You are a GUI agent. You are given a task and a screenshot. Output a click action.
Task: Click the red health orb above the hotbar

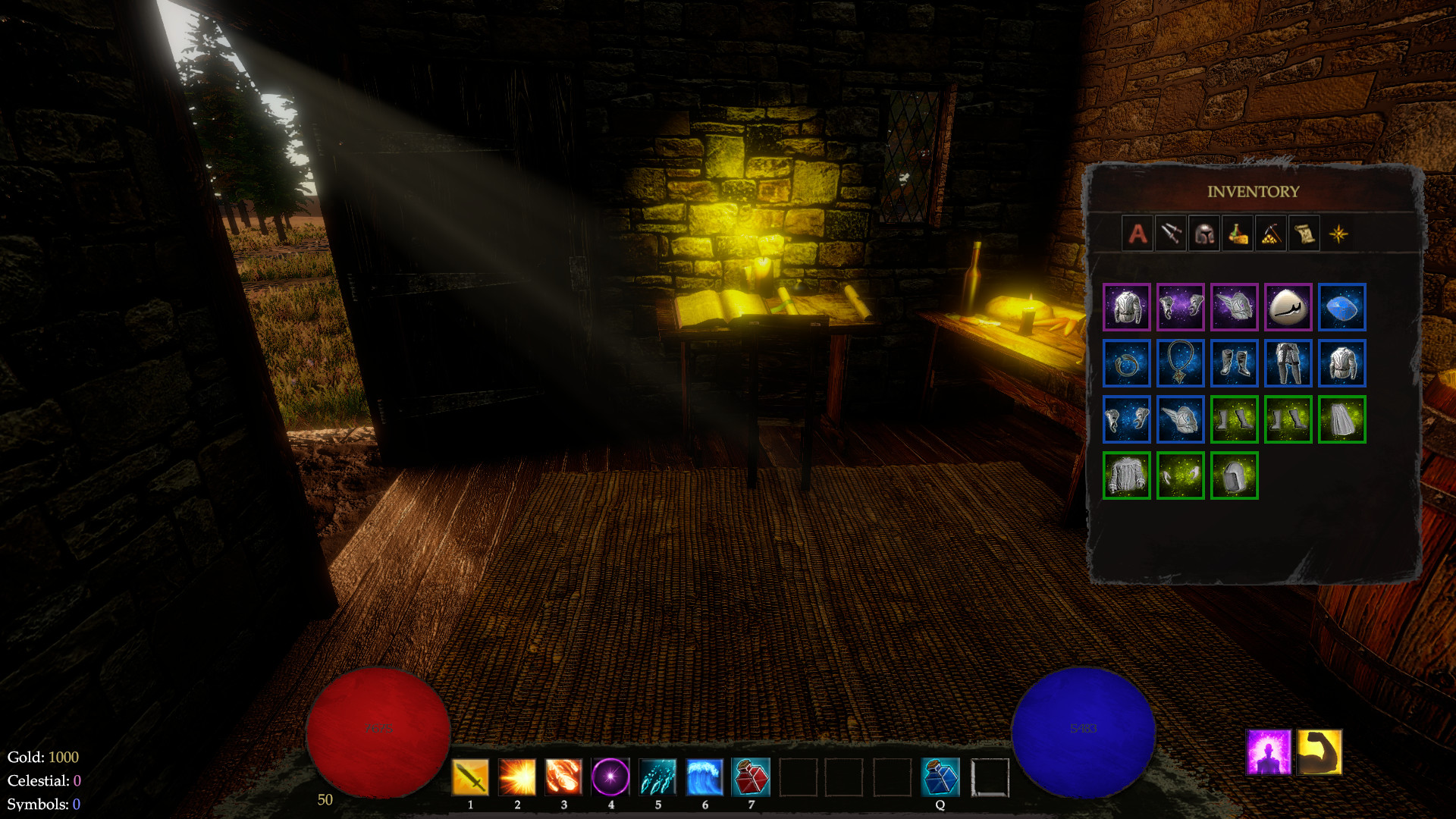coord(379,729)
